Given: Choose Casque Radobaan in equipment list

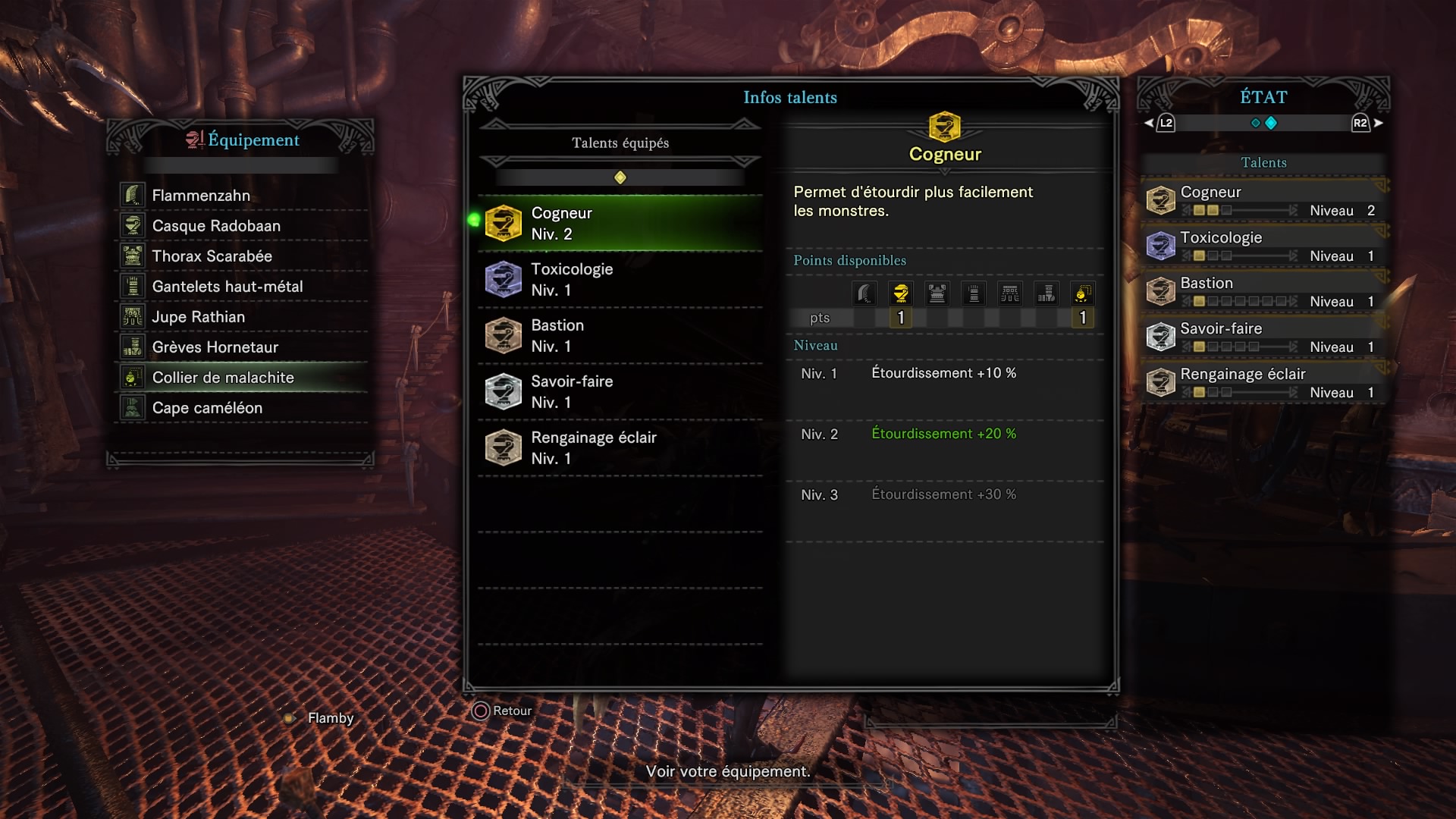Looking at the screenshot, I should 216,226.
